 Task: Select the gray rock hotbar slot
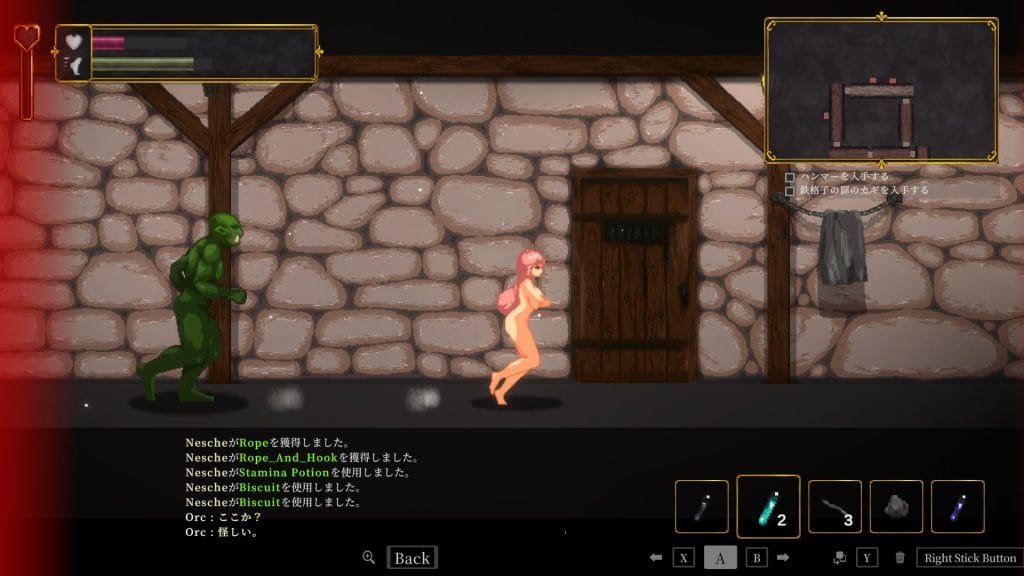pyautogui.click(x=896, y=507)
